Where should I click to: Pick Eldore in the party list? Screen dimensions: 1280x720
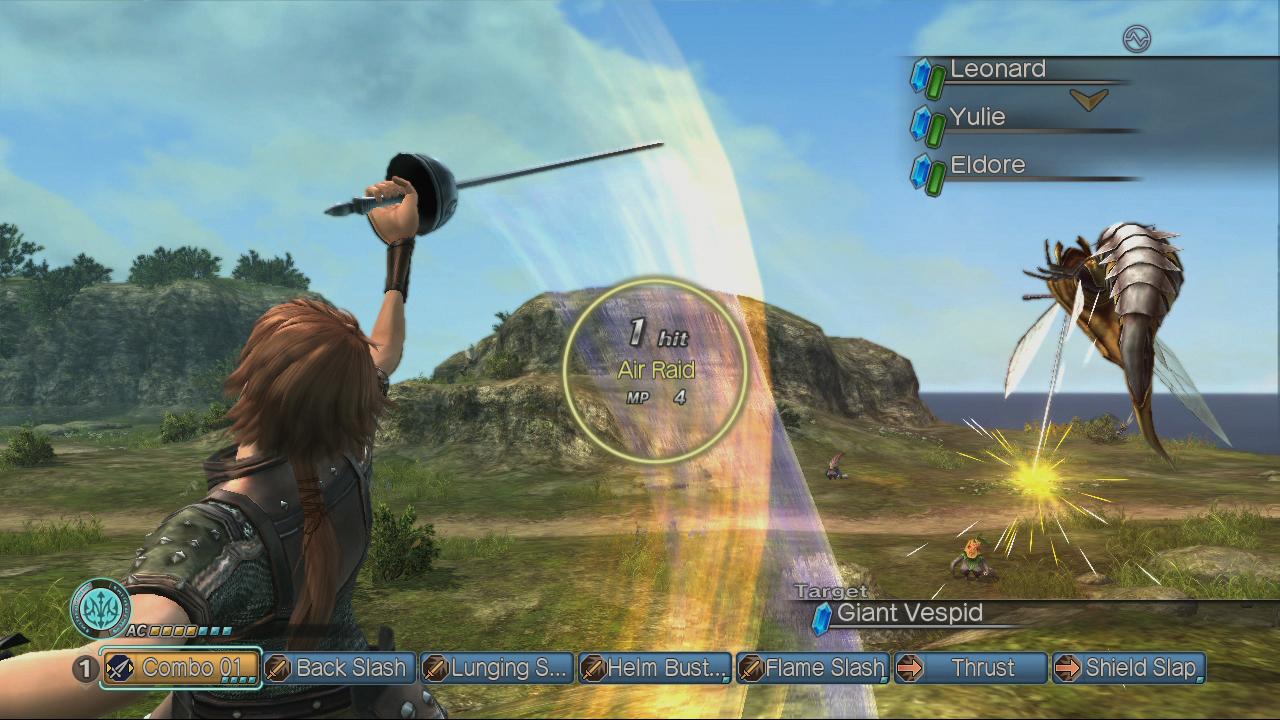pyautogui.click(x=987, y=166)
